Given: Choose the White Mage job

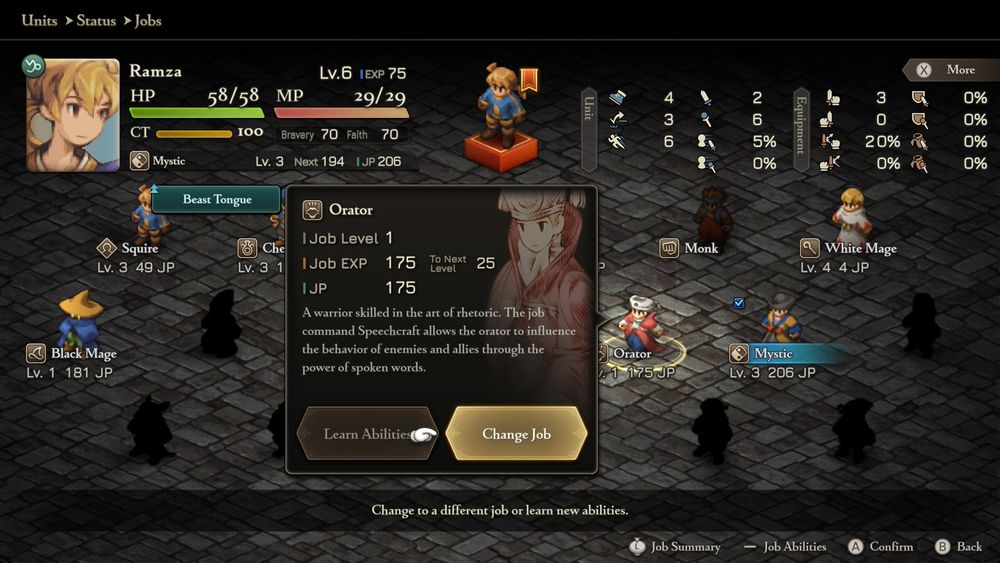Looking at the screenshot, I should point(860,248).
